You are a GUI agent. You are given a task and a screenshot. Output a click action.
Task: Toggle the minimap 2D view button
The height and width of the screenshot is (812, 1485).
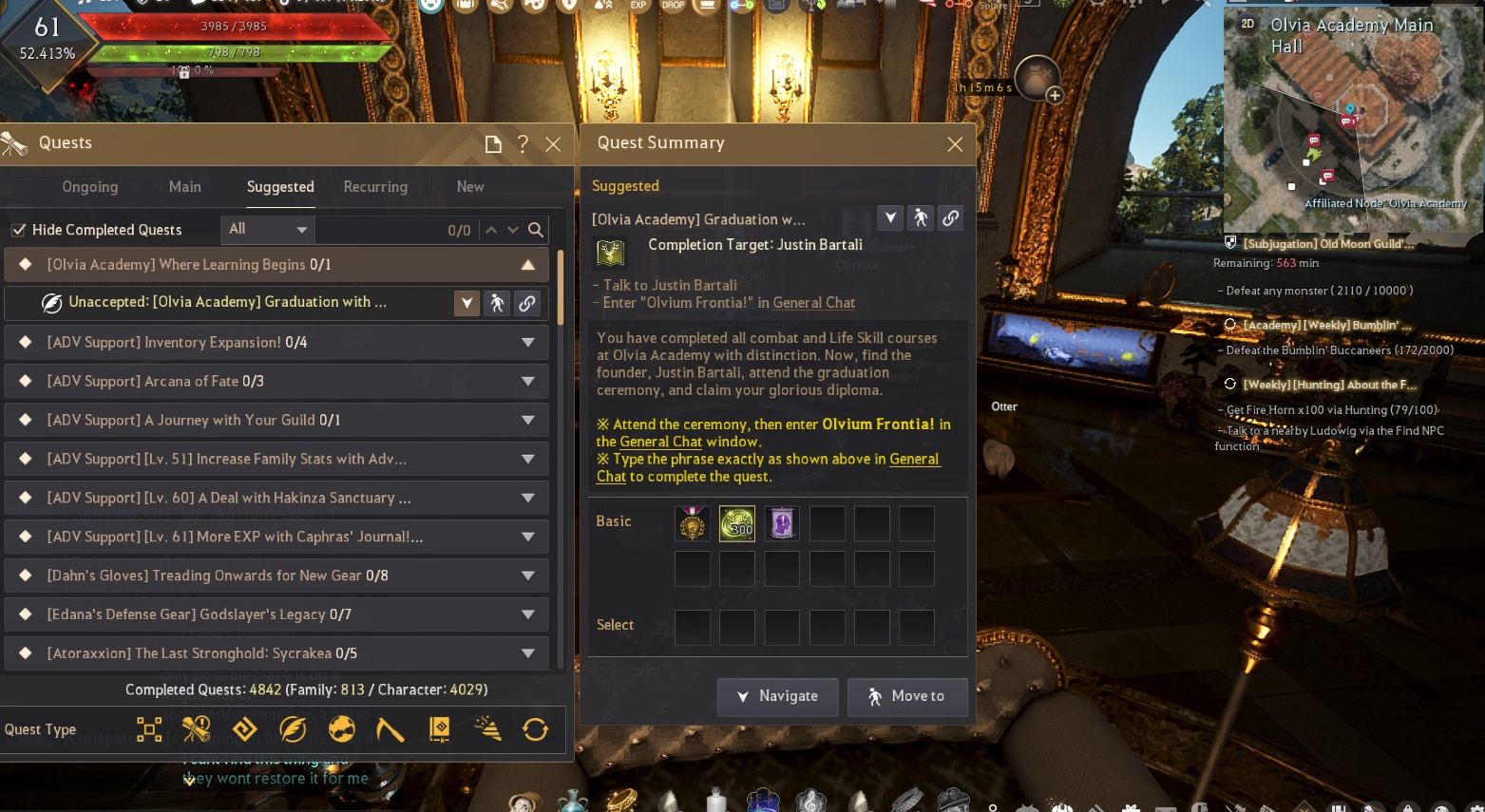pos(1247,24)
